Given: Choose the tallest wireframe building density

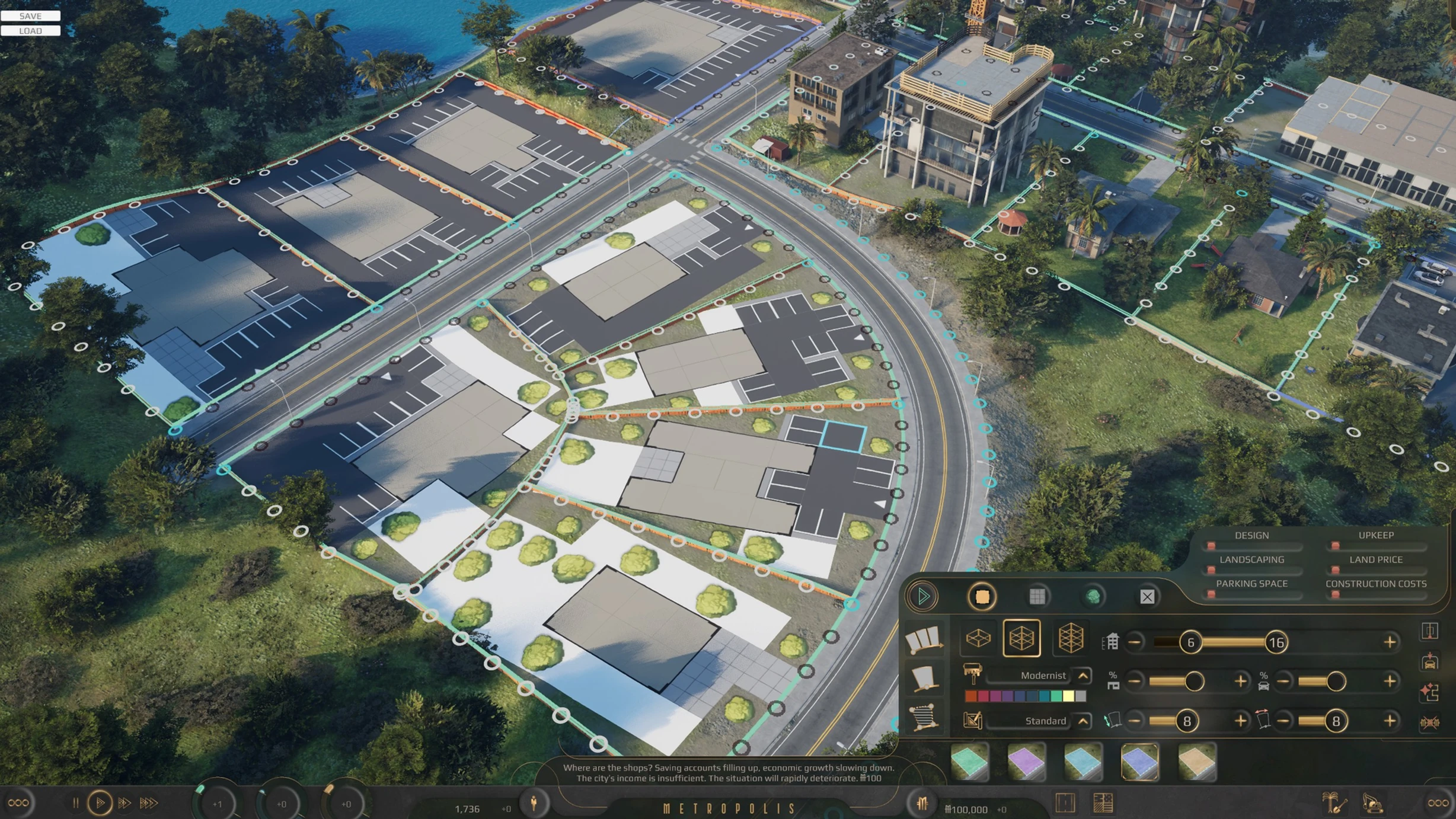Looking at the screenshot, I should pos(1071,638).
